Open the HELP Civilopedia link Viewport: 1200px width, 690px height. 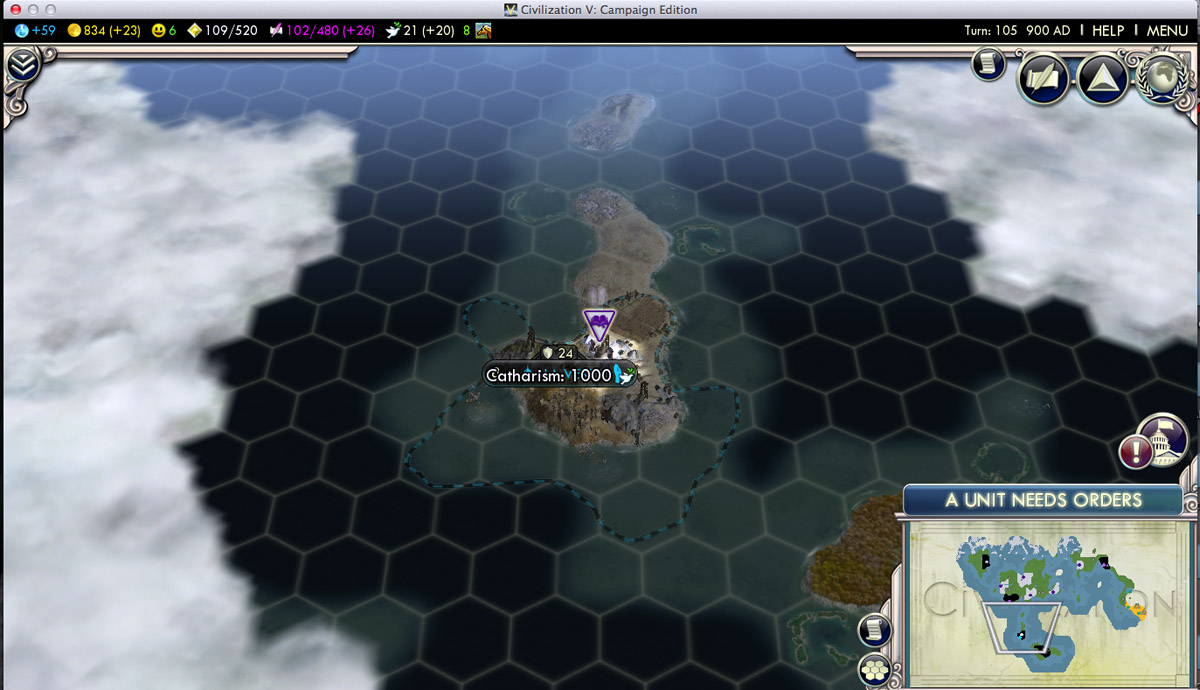click(1108, 30)
